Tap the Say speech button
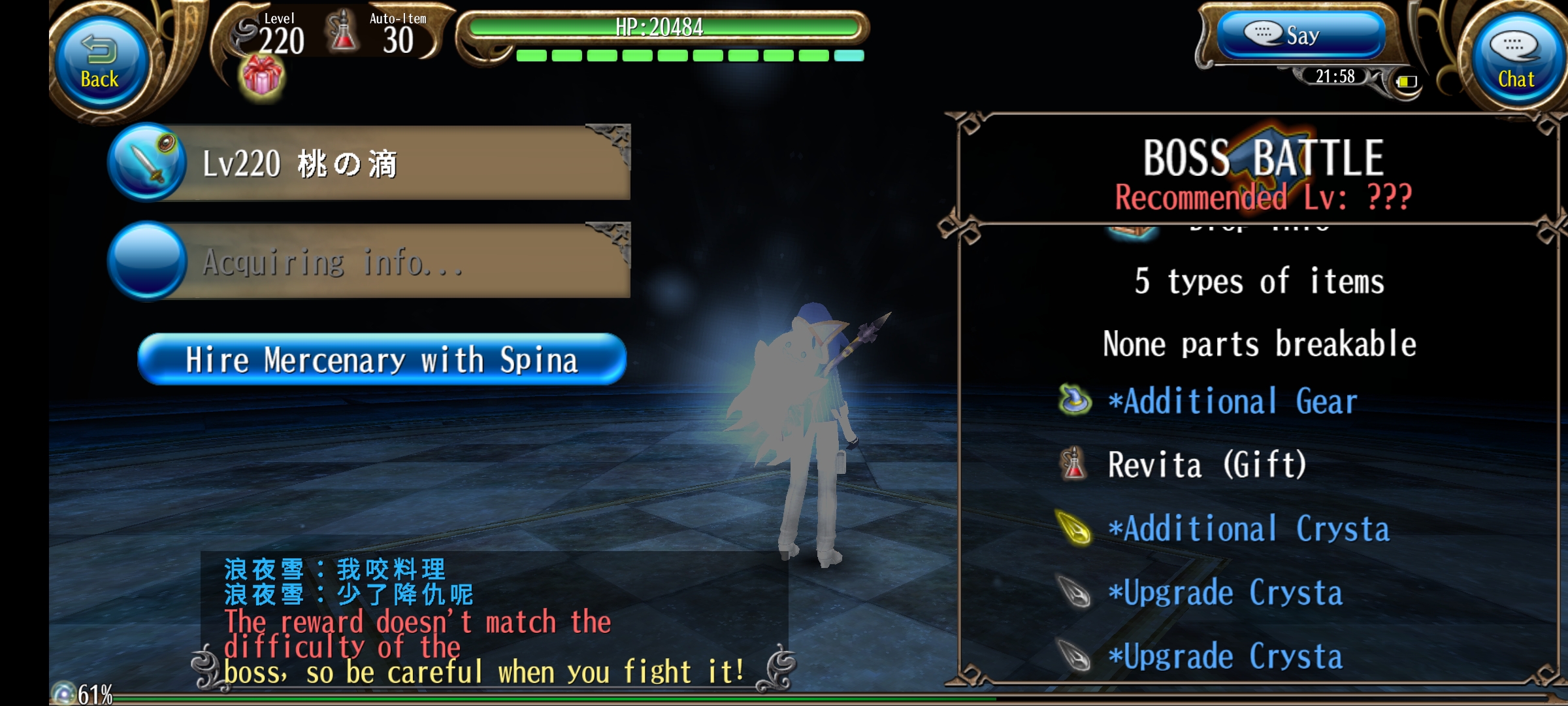Viewport: 1568px width, 706px height. click(x=1300, y=35)
